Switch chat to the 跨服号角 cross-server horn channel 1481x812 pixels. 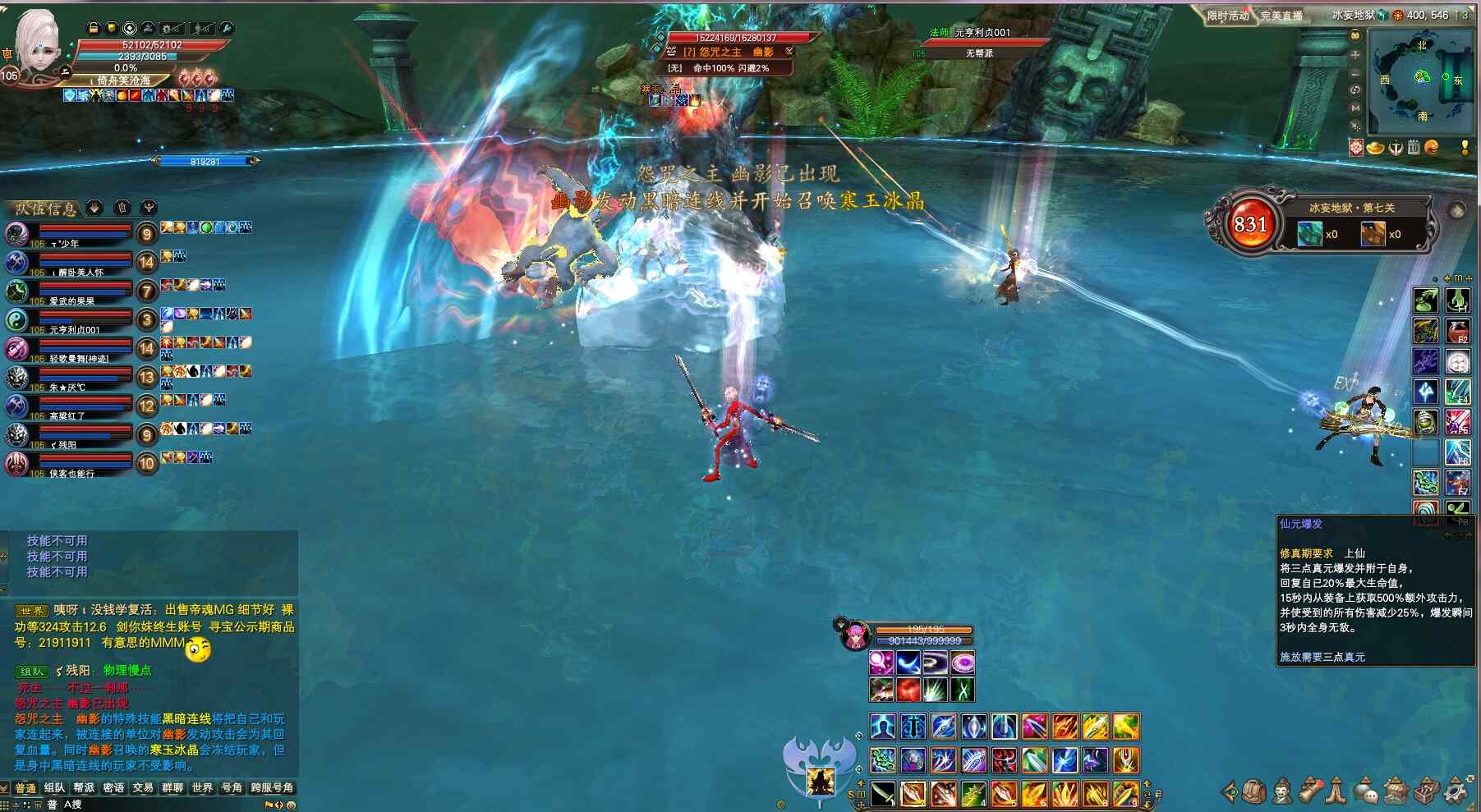click(x=272, y=788)
